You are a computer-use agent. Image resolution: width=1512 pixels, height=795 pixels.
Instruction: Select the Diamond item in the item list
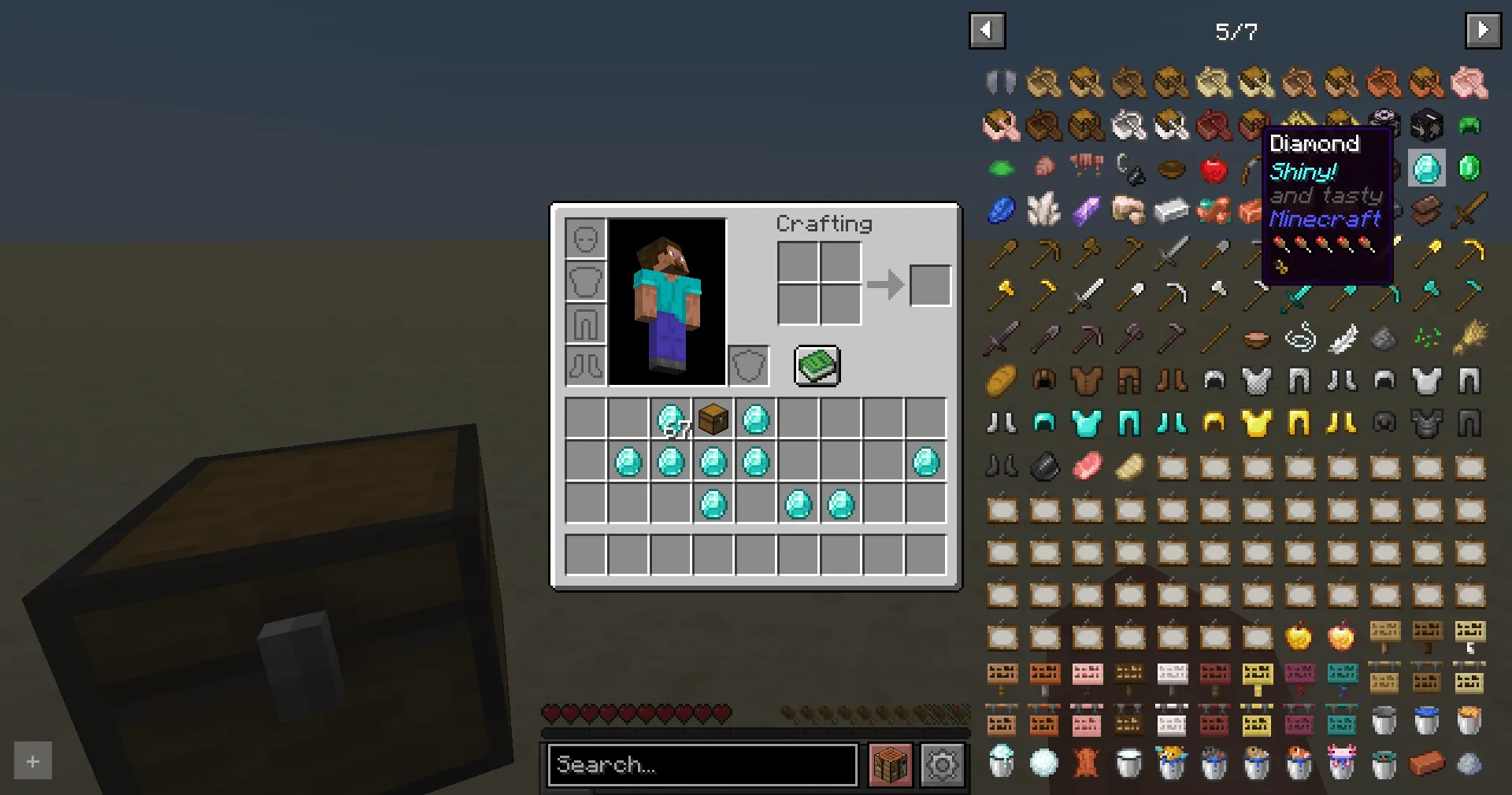(x=1426, y=168)
